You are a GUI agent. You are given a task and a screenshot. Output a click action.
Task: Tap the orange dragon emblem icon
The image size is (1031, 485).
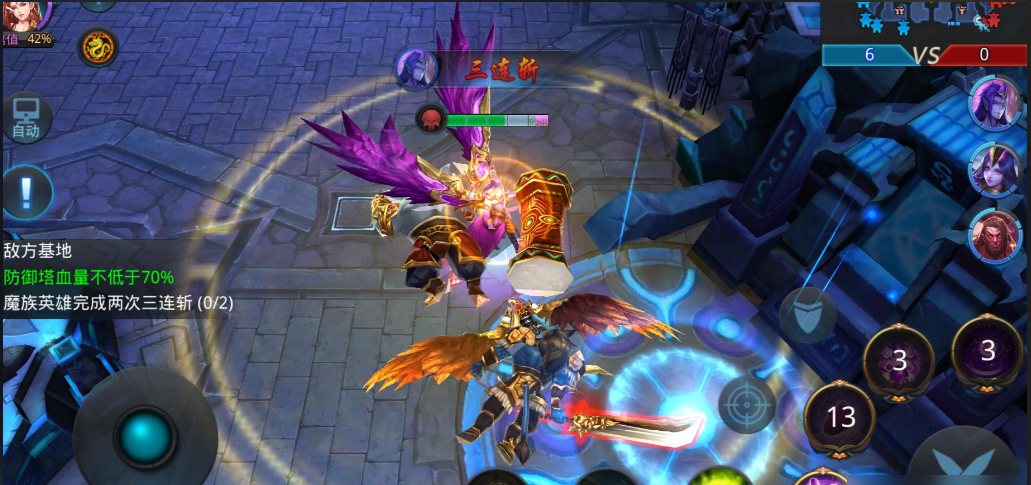click(x=97, y=45)
